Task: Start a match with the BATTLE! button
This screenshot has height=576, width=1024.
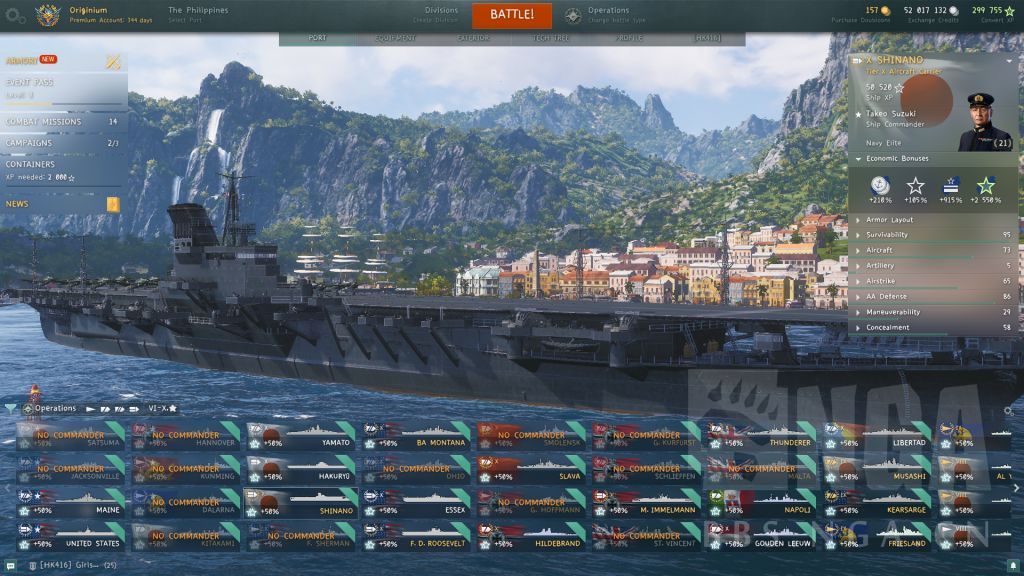Action: coord(512,15)
